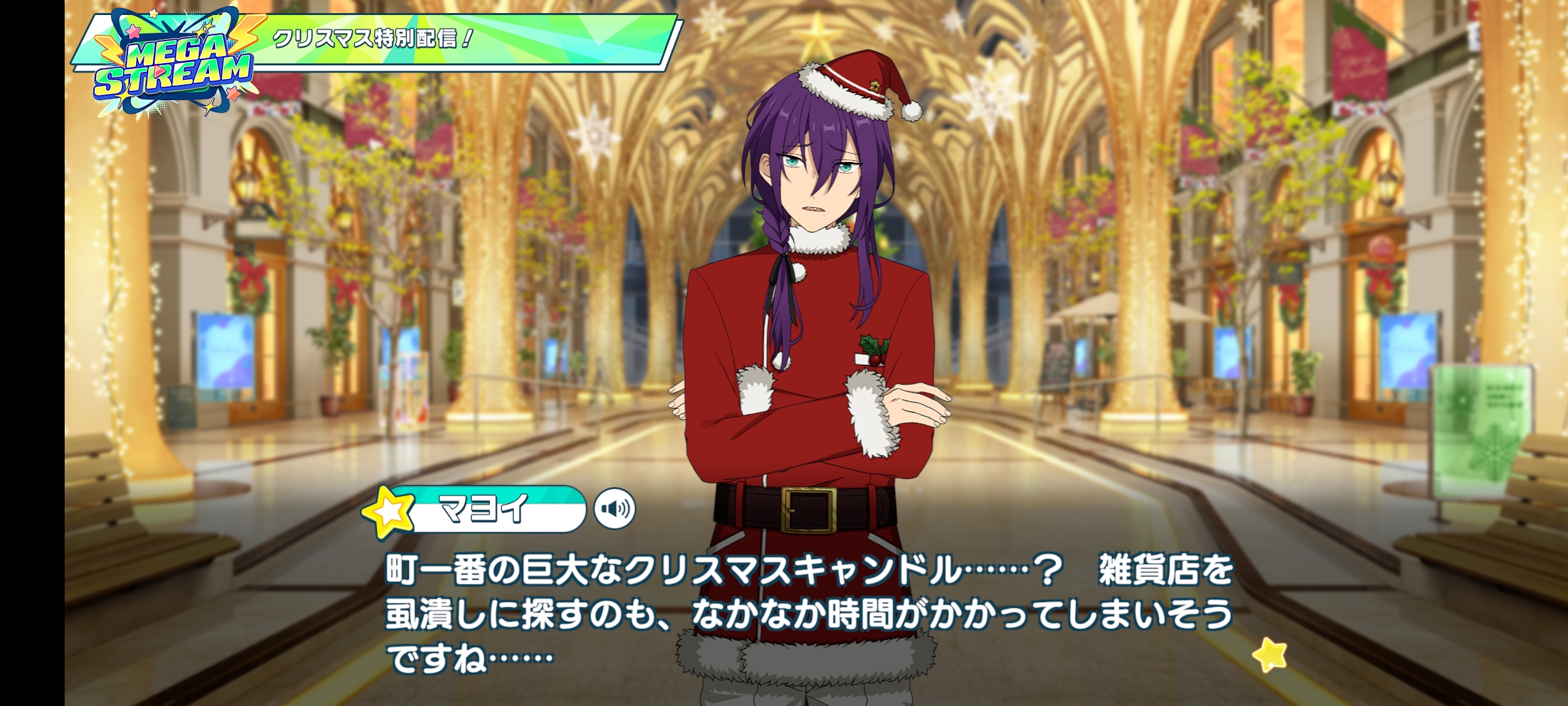1568x706 pixels.
Task: Advance dialogue via the yellow star indicator
Action: 1269,654
